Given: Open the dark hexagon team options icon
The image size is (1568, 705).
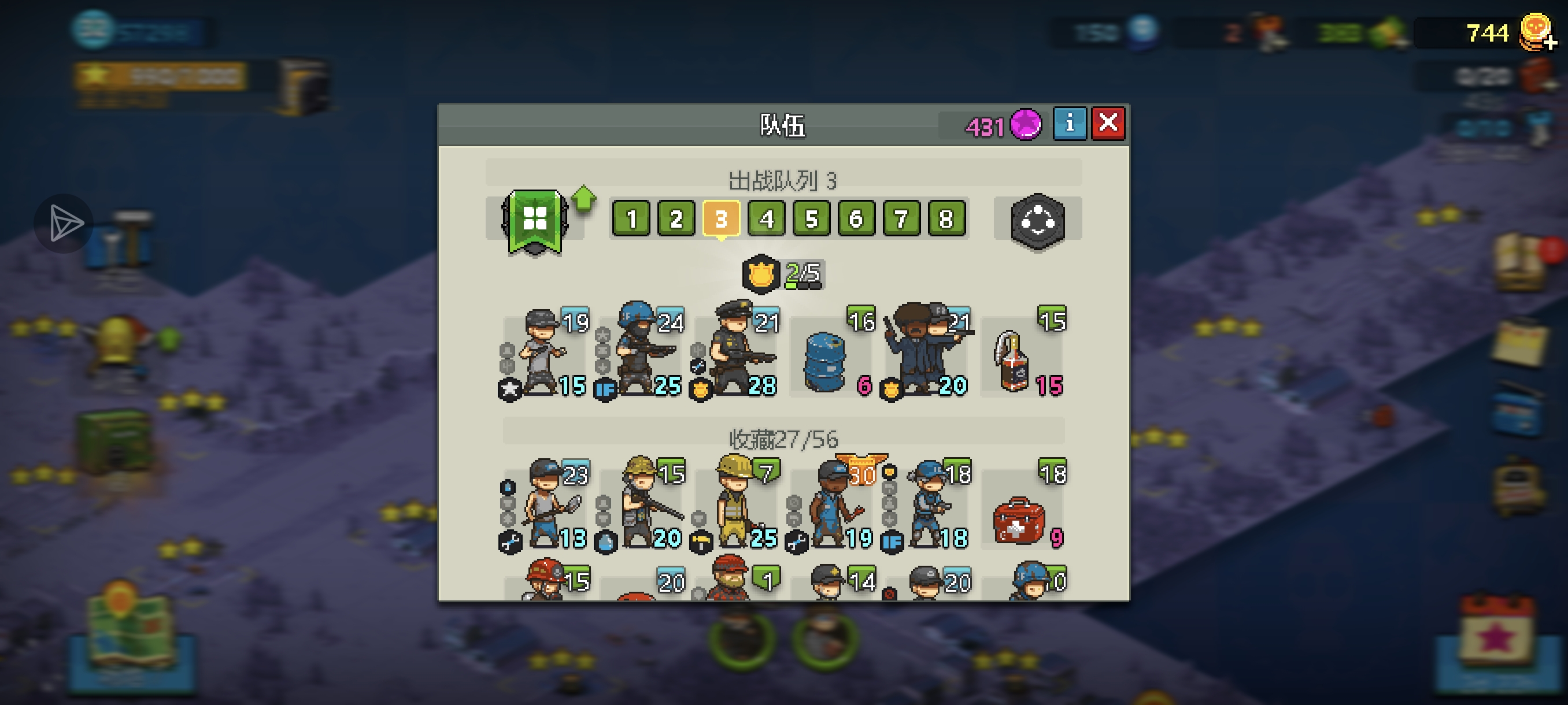Looking at the screenshot, I should pos(1037,221).
